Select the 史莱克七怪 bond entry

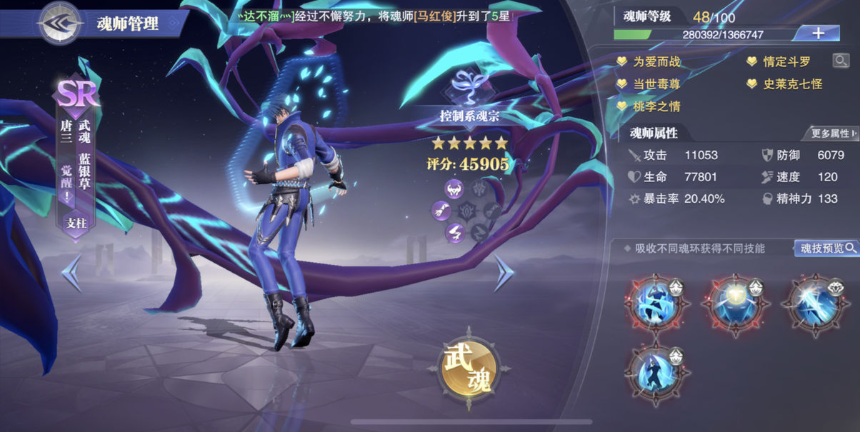[x=790, y=84]
